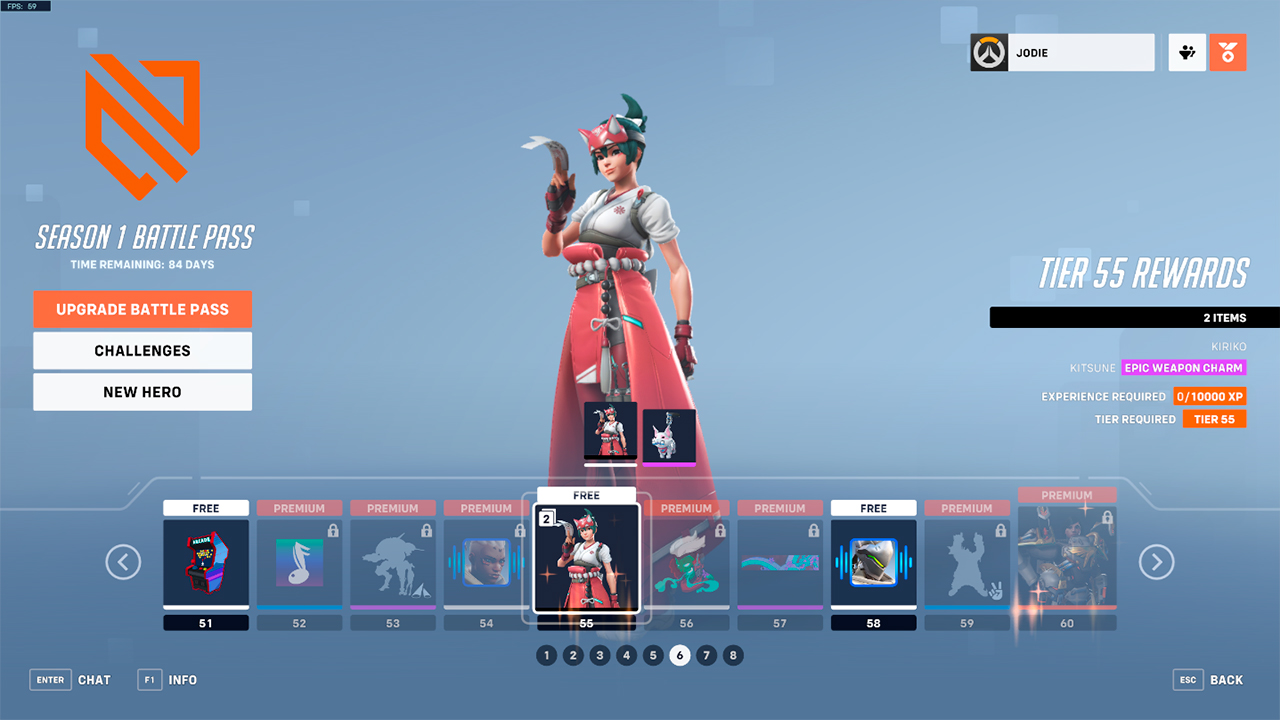This screenshot has width=1280, height=720.
Task: Upgrade the Battle Pass
Action: [x=142, y=309]
